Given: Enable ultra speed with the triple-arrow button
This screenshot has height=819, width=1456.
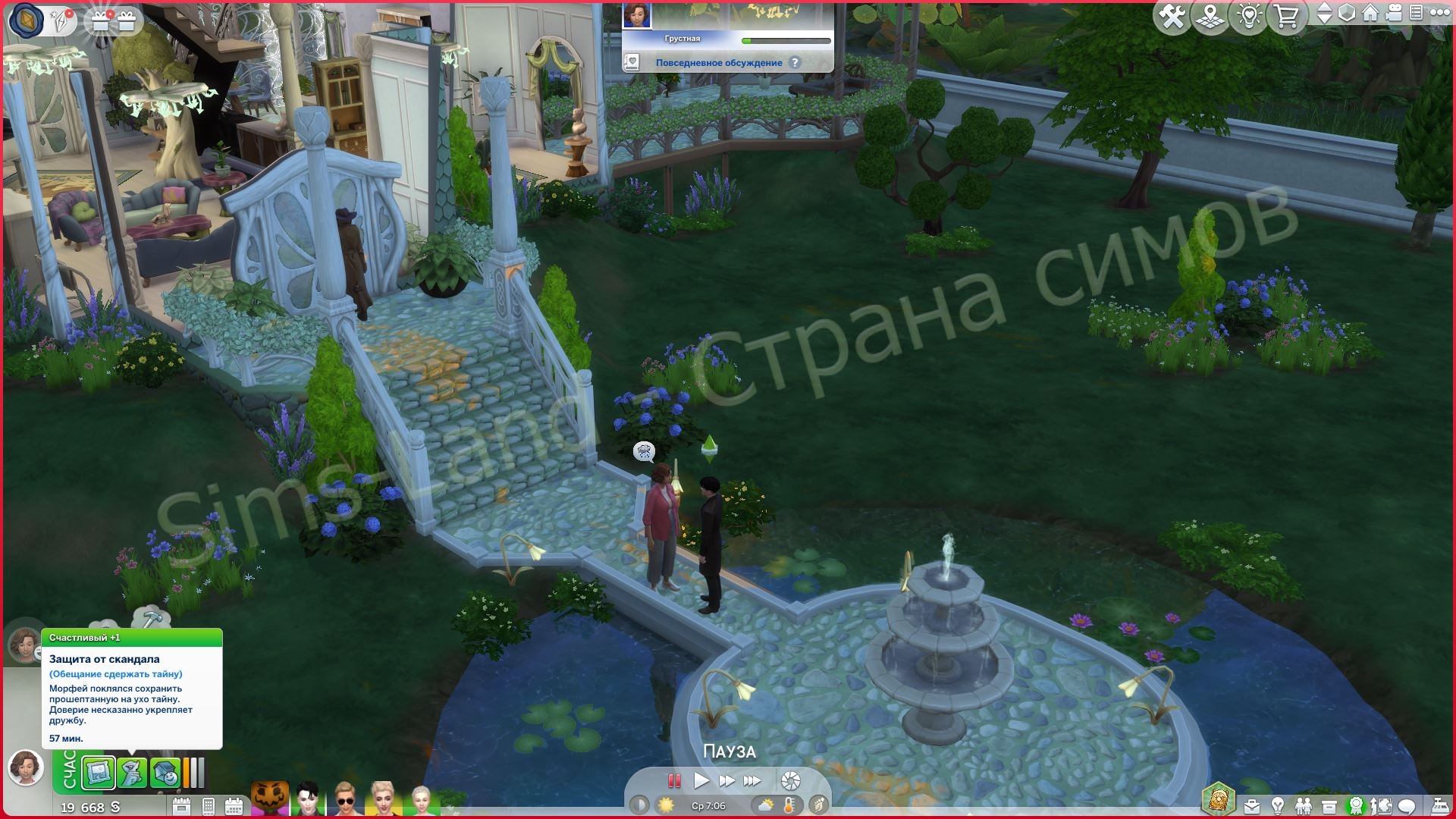Looking at the screenshot, I should [752, 780].
